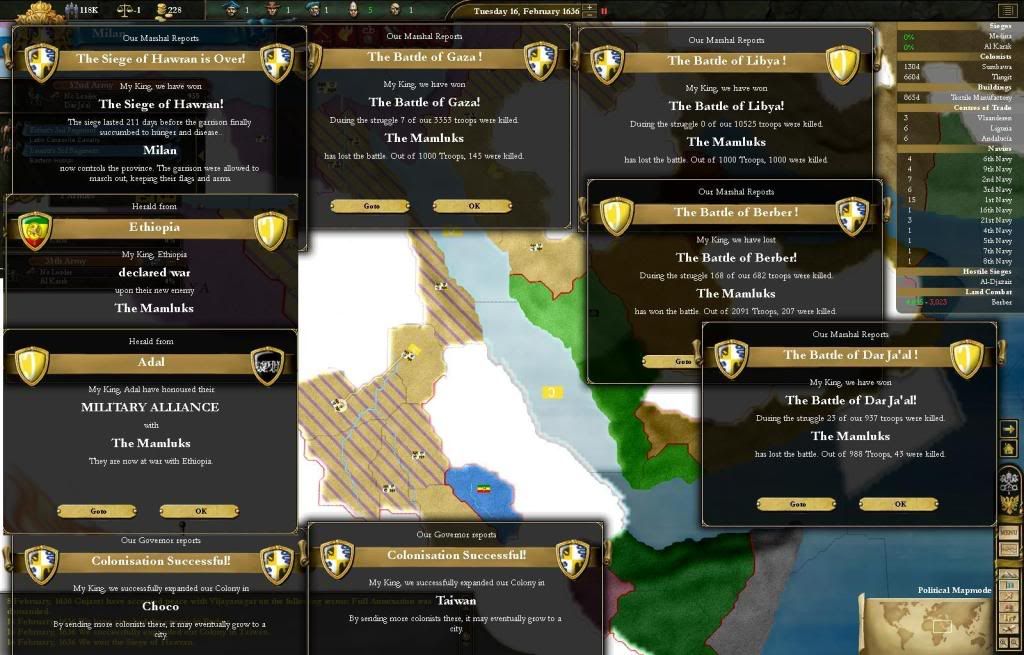This screenshot has height=655, width=1024.
Task: Pause the game with the red pause icon
Action: pos(604,11)
